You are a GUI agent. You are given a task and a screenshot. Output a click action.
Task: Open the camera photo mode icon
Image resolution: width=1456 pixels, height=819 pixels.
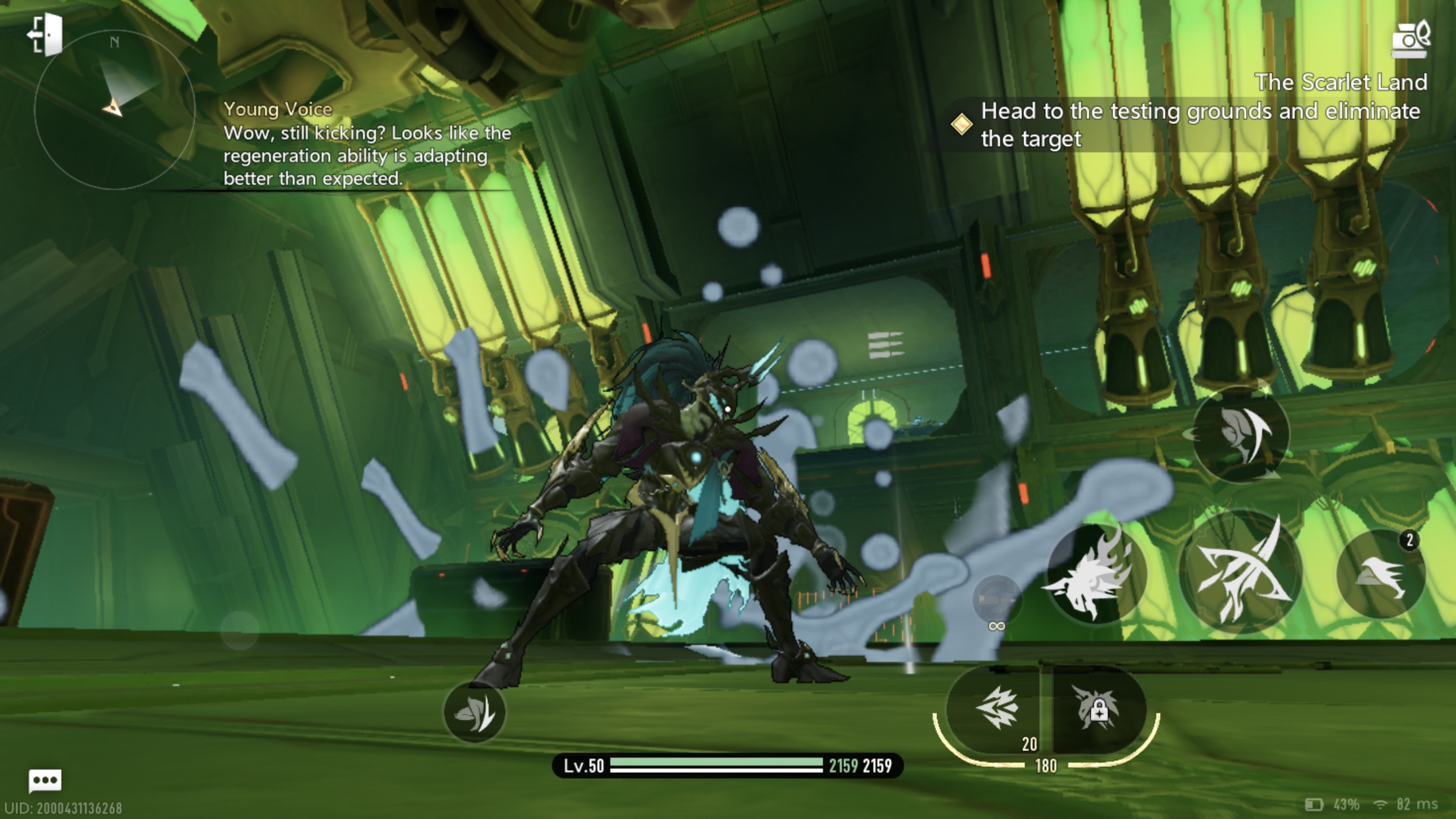(x=1410, y=38)
